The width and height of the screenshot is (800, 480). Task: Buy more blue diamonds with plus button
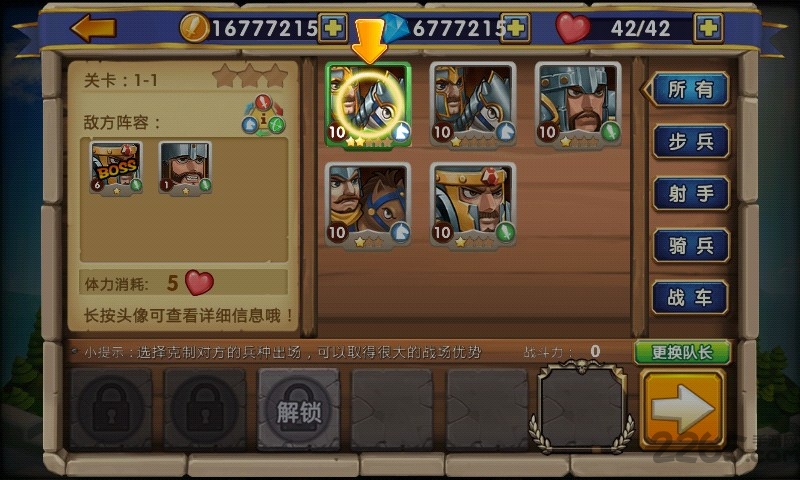click(x=515, y=27)
